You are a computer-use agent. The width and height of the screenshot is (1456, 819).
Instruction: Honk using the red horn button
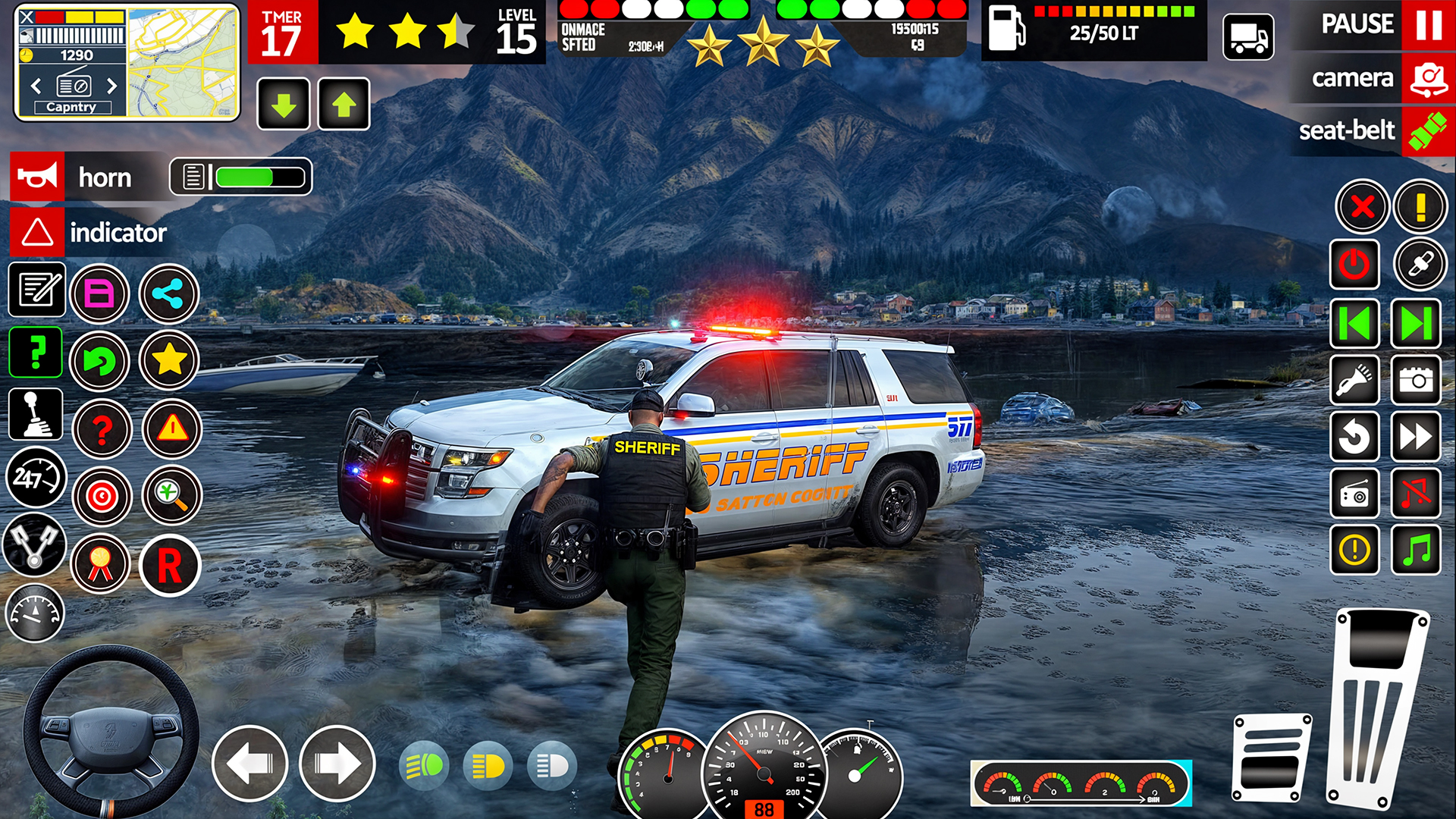click(x=38, y=177)
